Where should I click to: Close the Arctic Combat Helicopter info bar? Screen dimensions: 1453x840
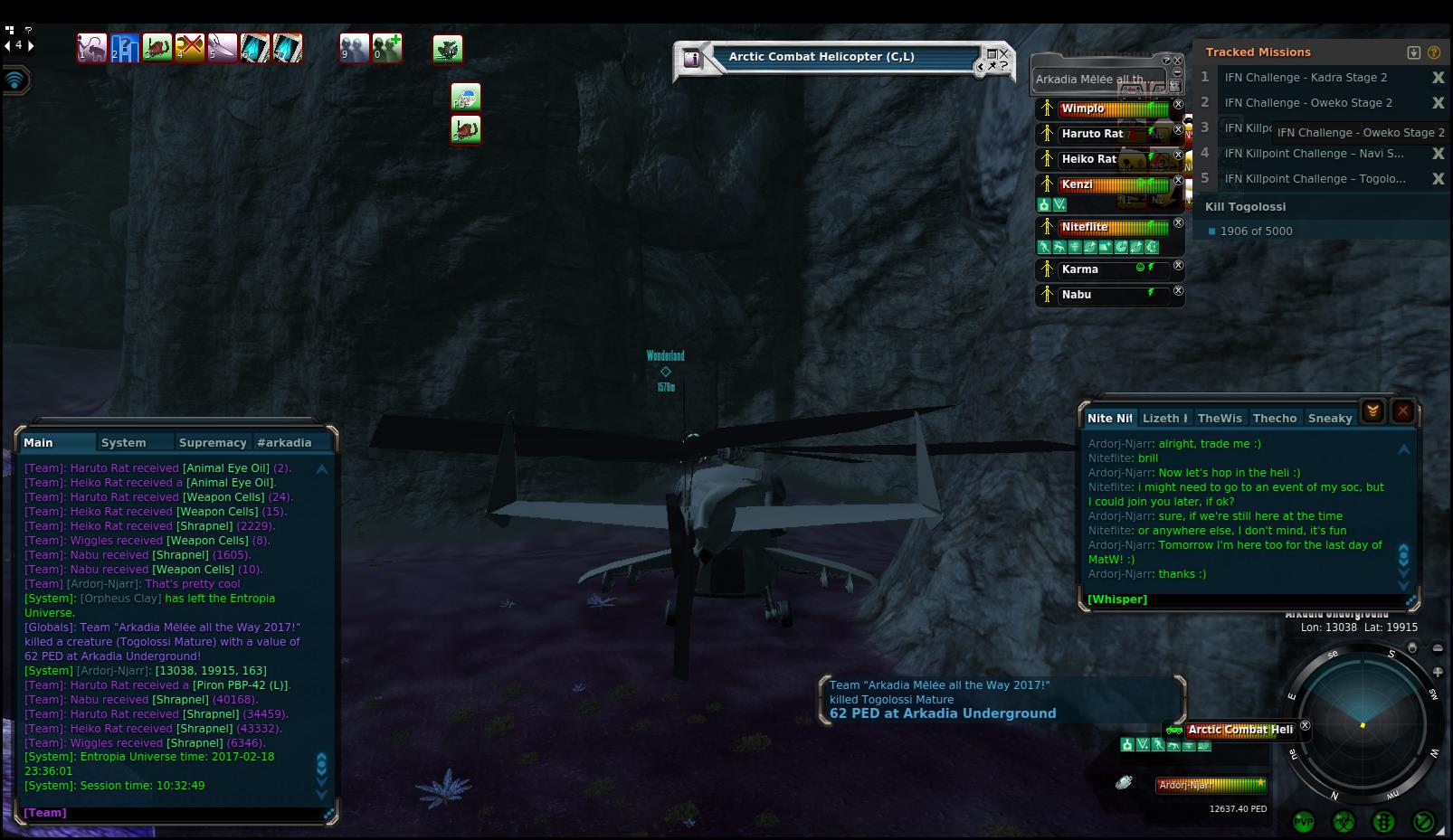click(x=1003, y=53)
